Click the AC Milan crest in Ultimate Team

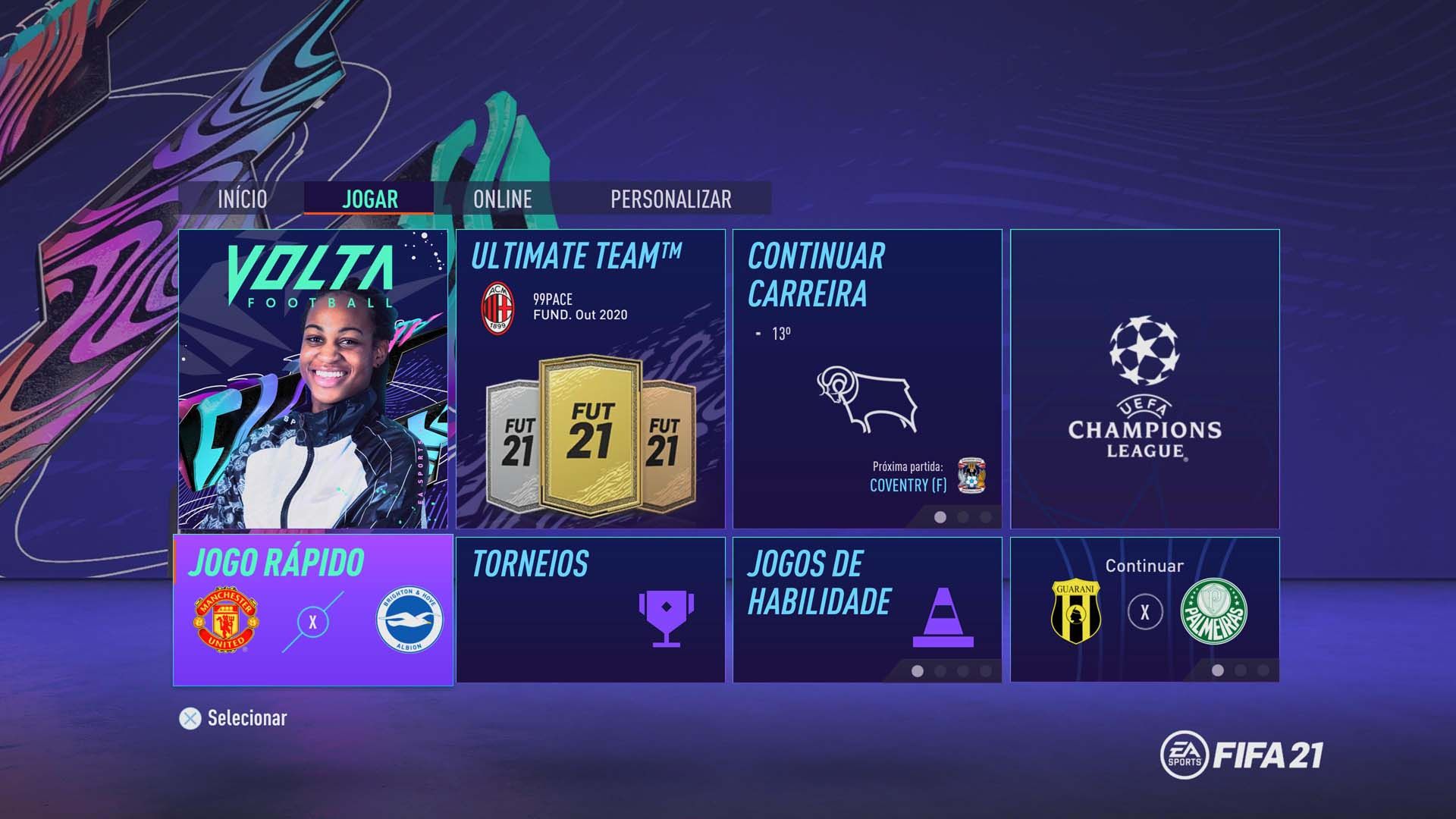pos(498,304)
